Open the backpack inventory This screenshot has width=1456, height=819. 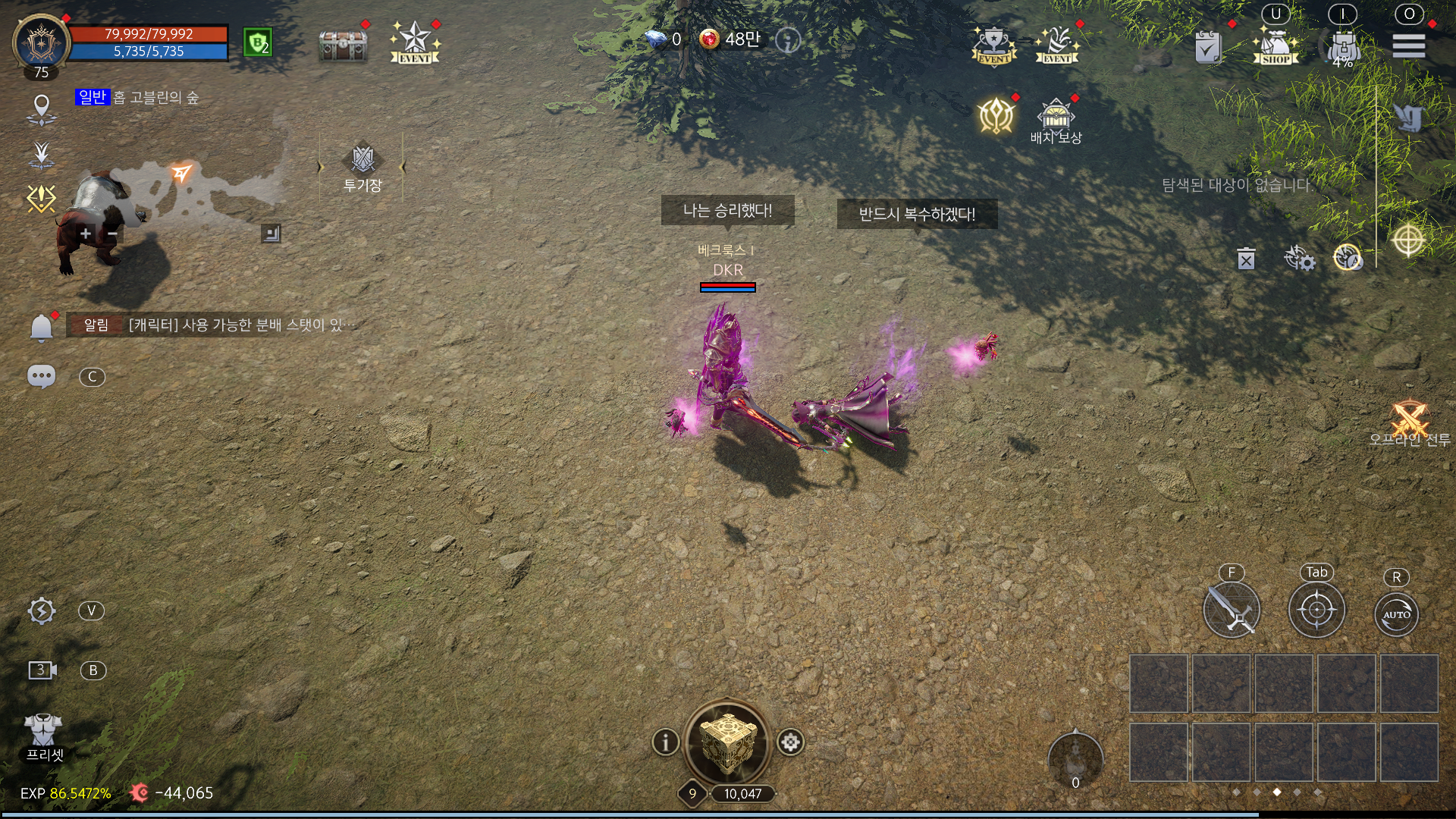pos(1343,47)
